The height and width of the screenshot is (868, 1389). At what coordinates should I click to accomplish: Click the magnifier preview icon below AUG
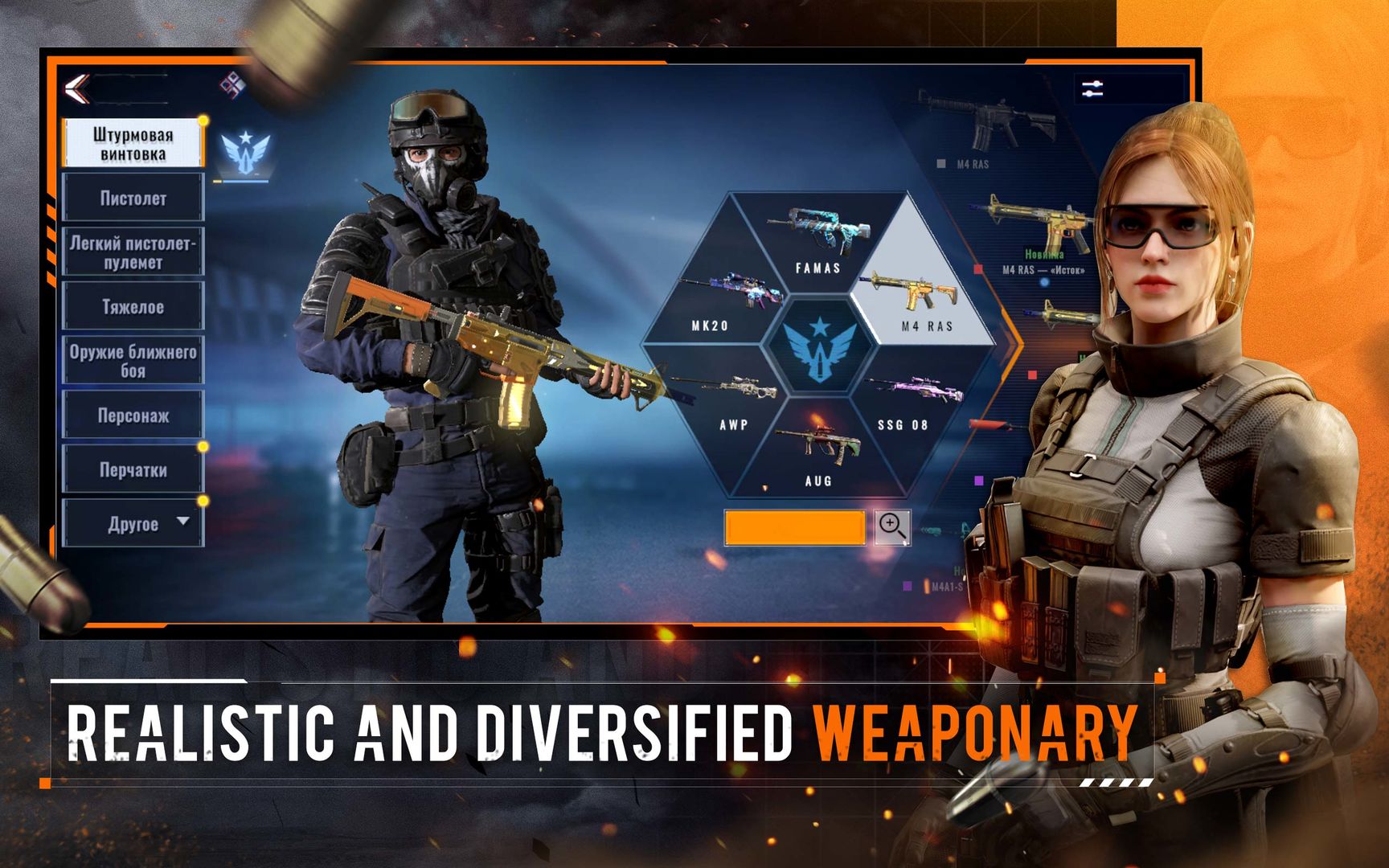pyautogui.click(x=893, y=528)
